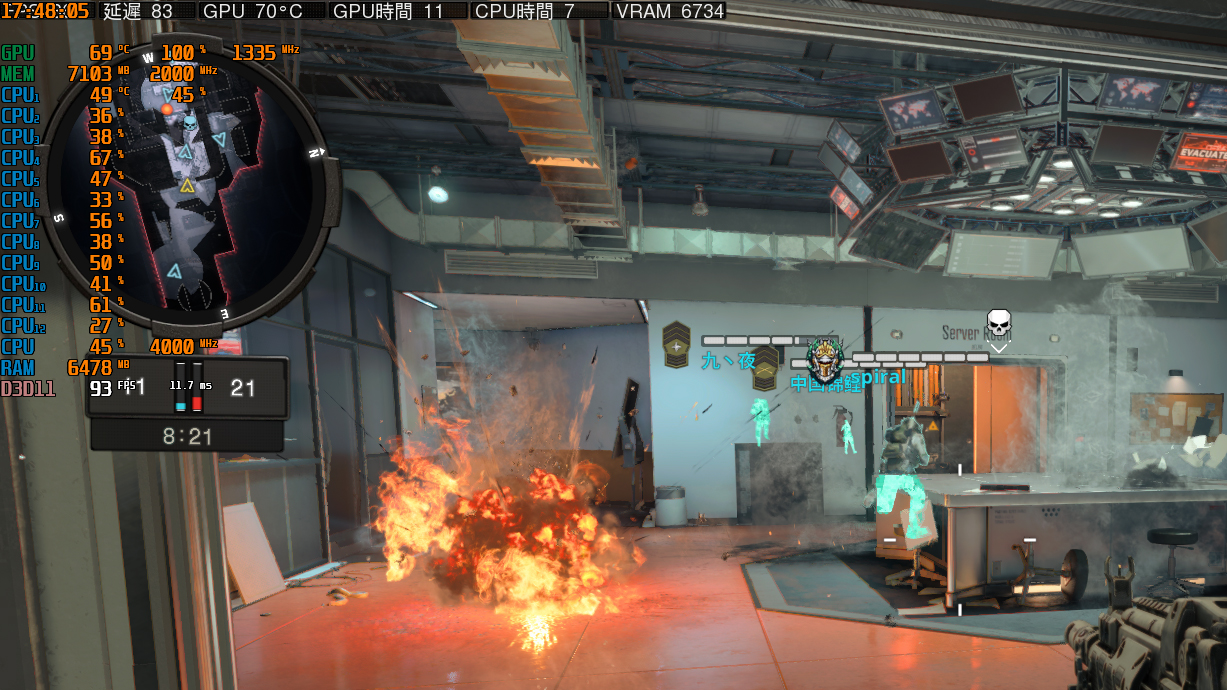Click the orange dot marker on minimap
Viewport: 1227px width, 690px height.
point(167,109)
